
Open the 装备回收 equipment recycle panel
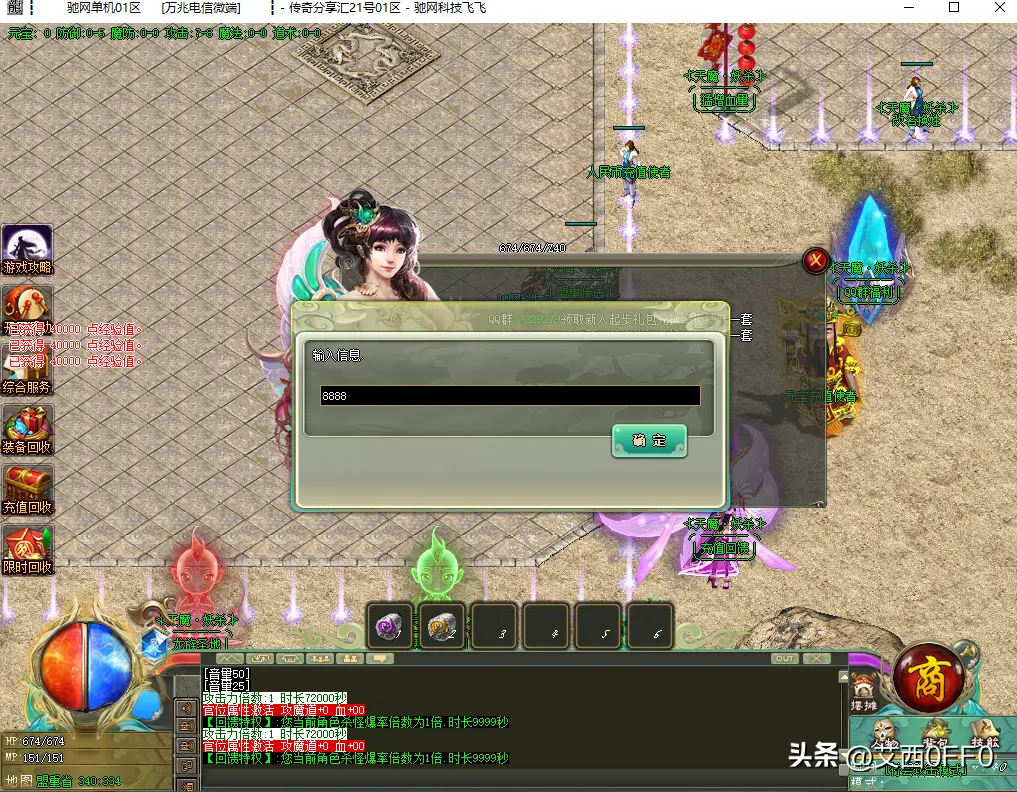tap(27, 430)
